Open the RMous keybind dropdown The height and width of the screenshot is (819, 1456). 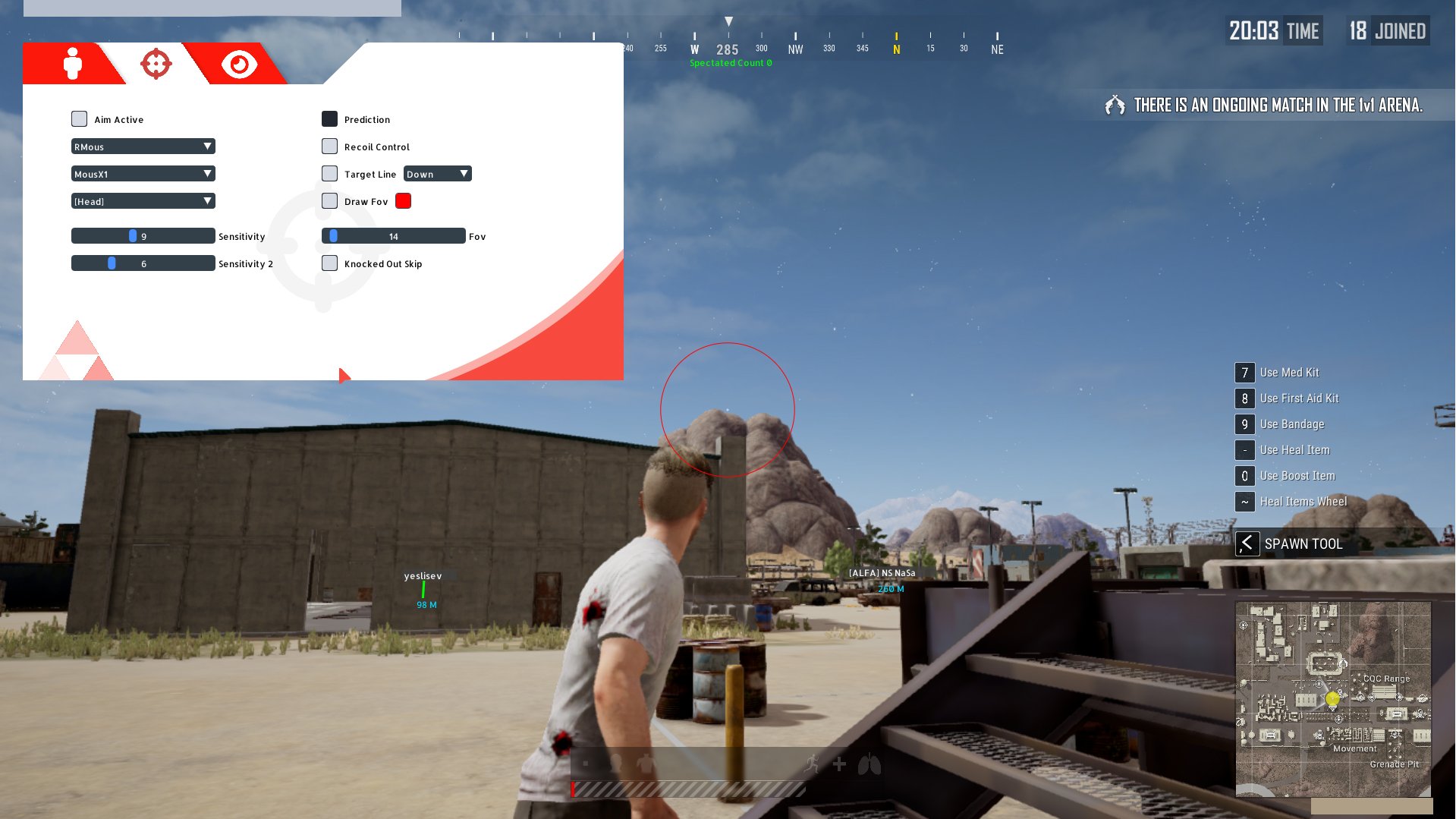pos(143,146)
